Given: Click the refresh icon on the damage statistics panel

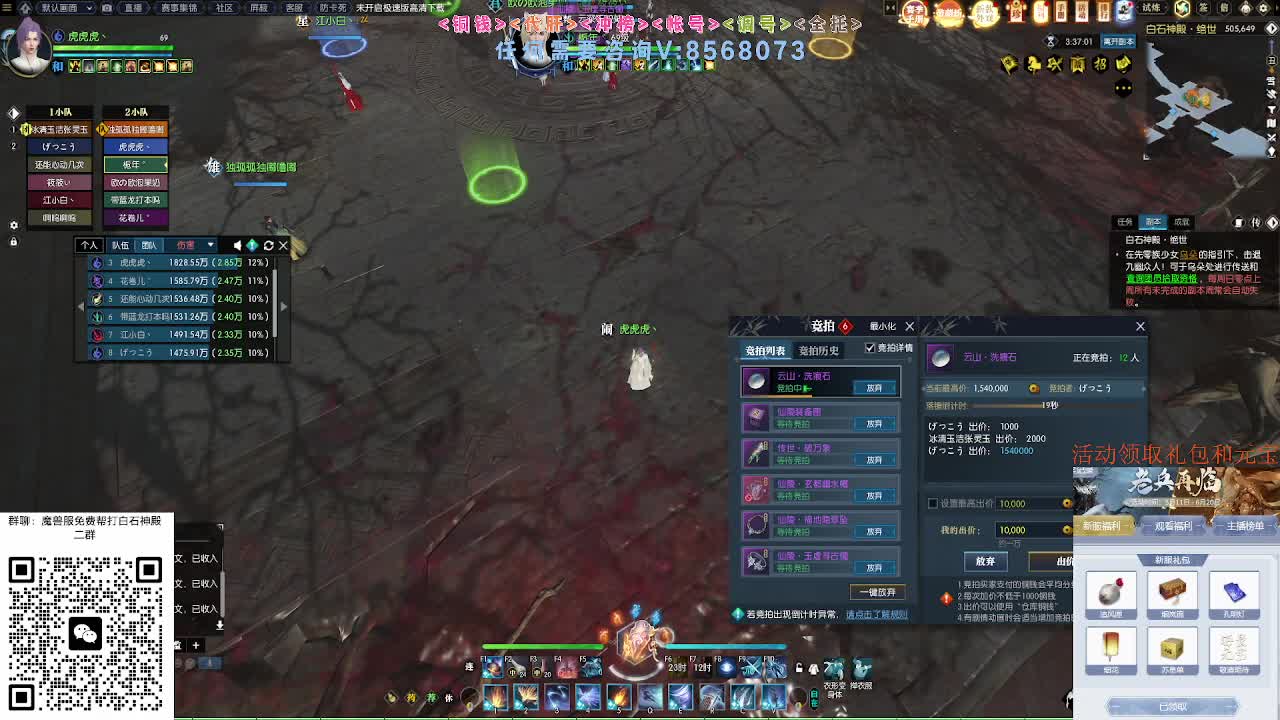Looking at the screenshot, I should coord(268,245).
